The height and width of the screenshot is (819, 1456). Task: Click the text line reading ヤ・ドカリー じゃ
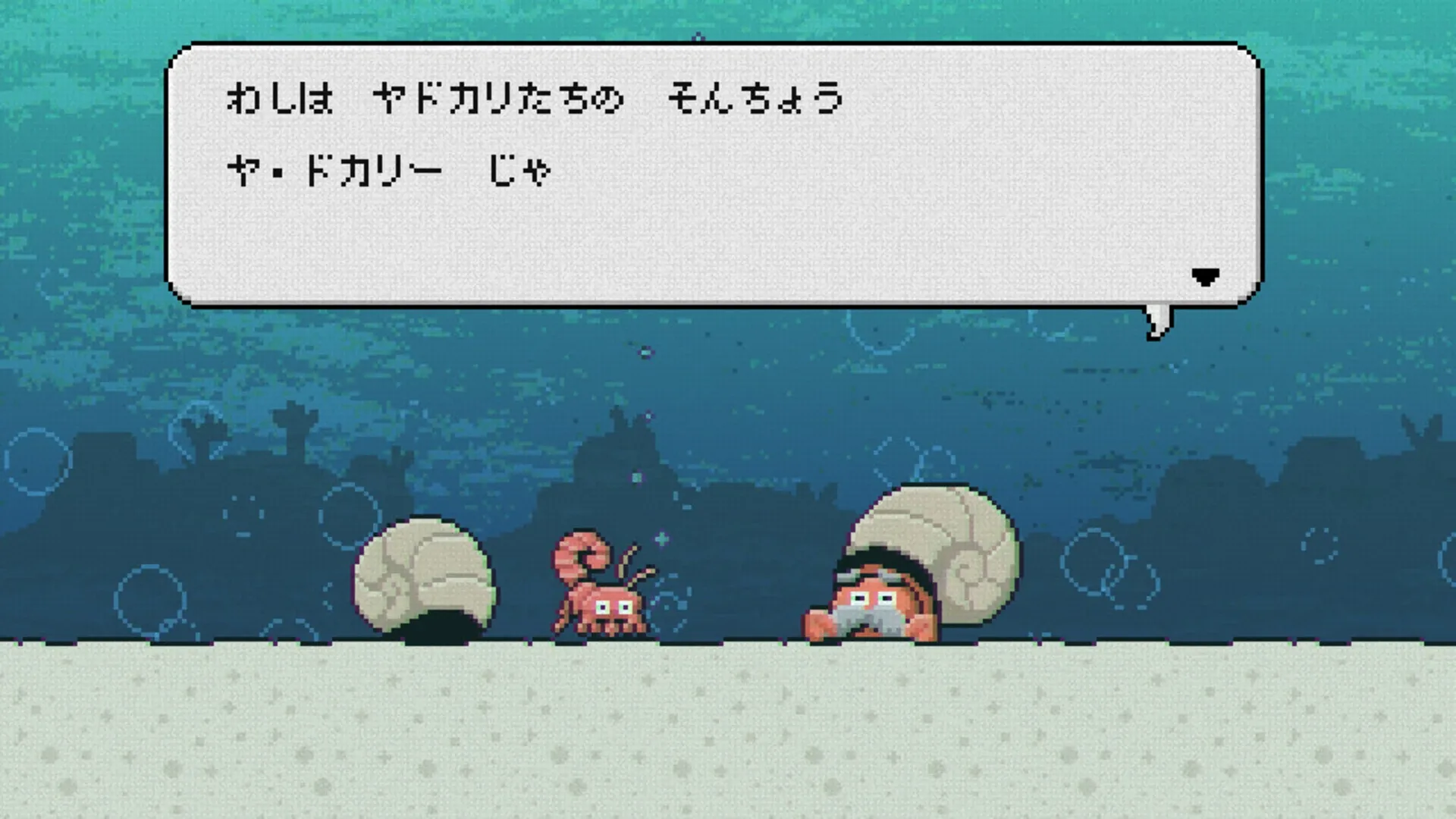click(387, 168)
